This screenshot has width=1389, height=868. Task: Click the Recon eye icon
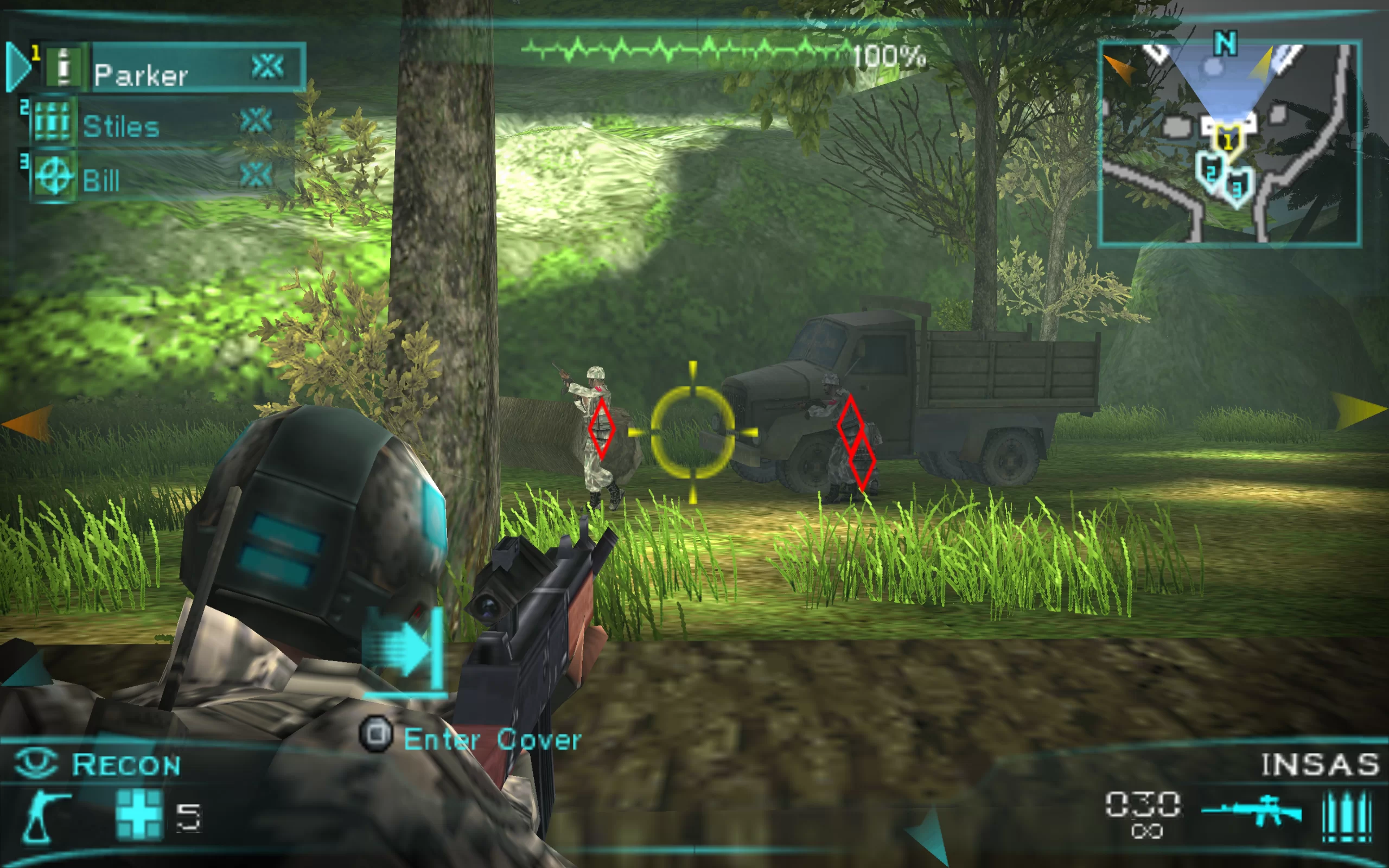(x=36, y=763)
